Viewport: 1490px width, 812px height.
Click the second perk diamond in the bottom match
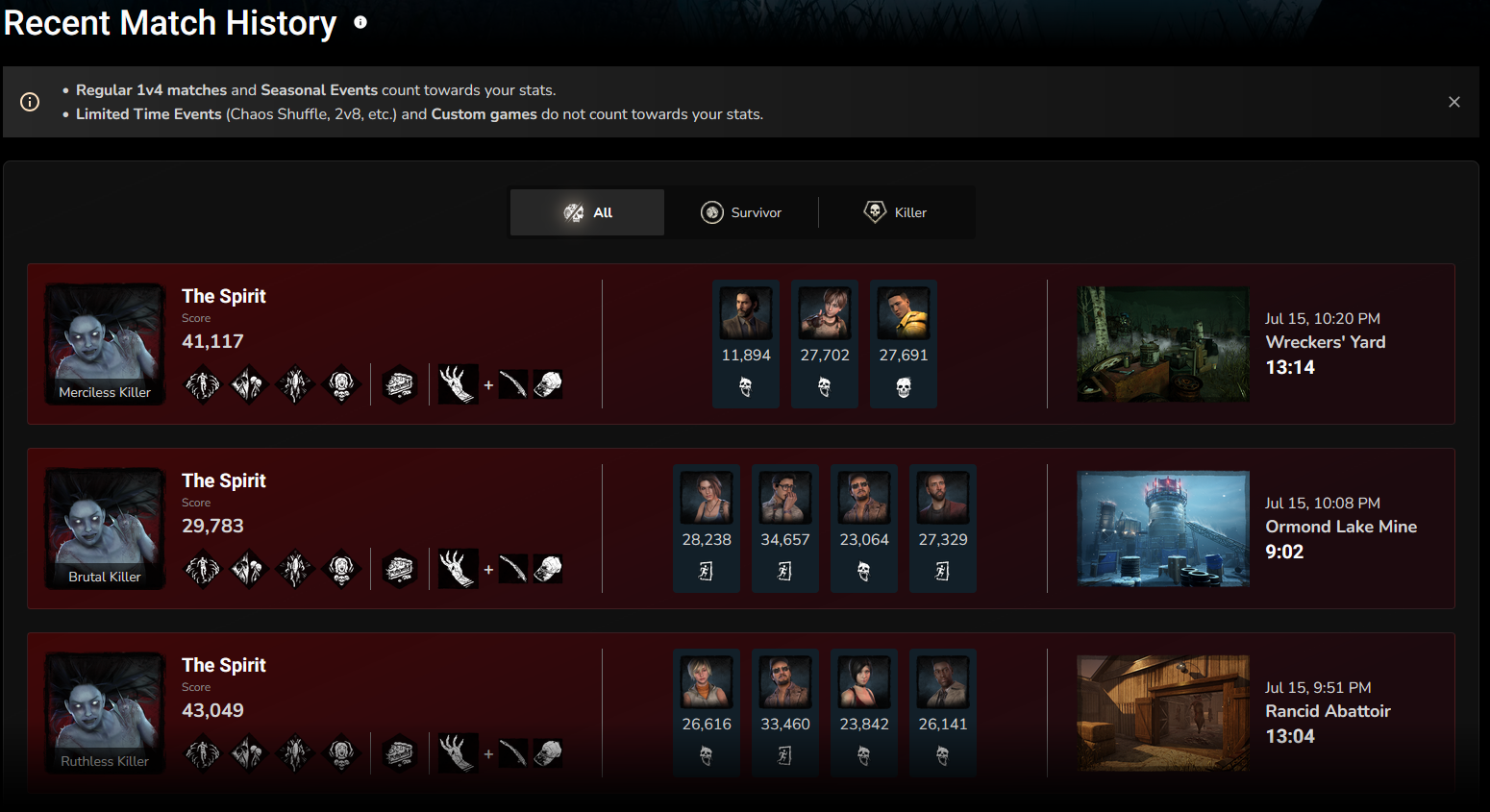248,752
